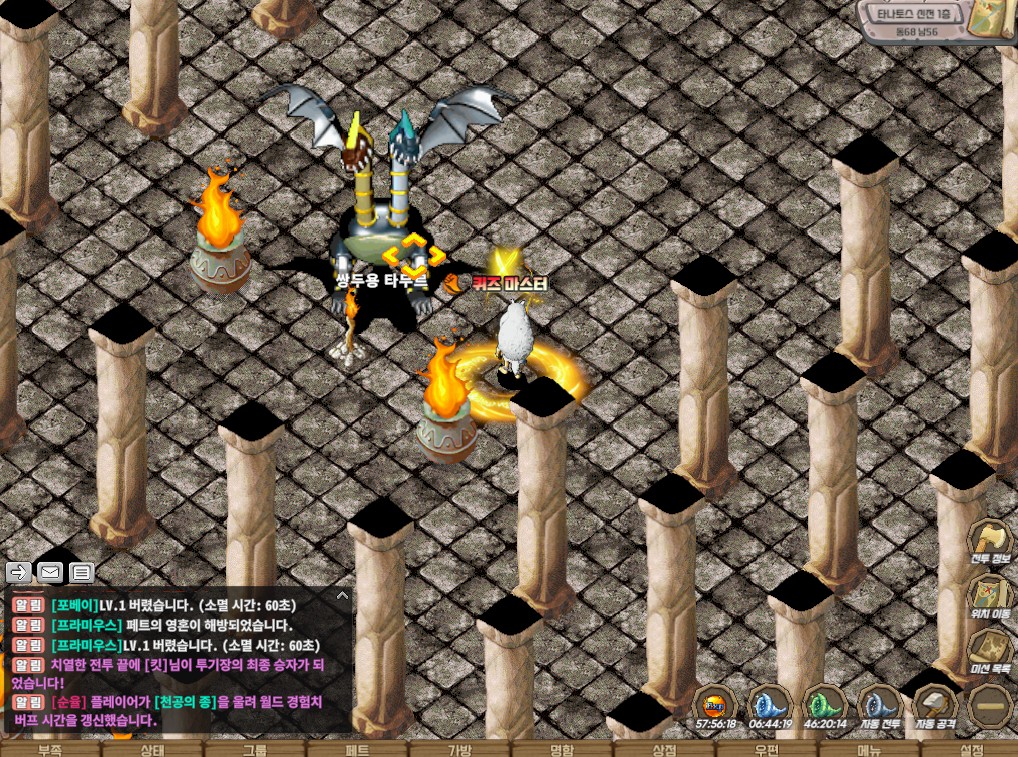1018x757 pixels.
Task: Collapse the side icons with the minus button
Action: coord(991,706)
